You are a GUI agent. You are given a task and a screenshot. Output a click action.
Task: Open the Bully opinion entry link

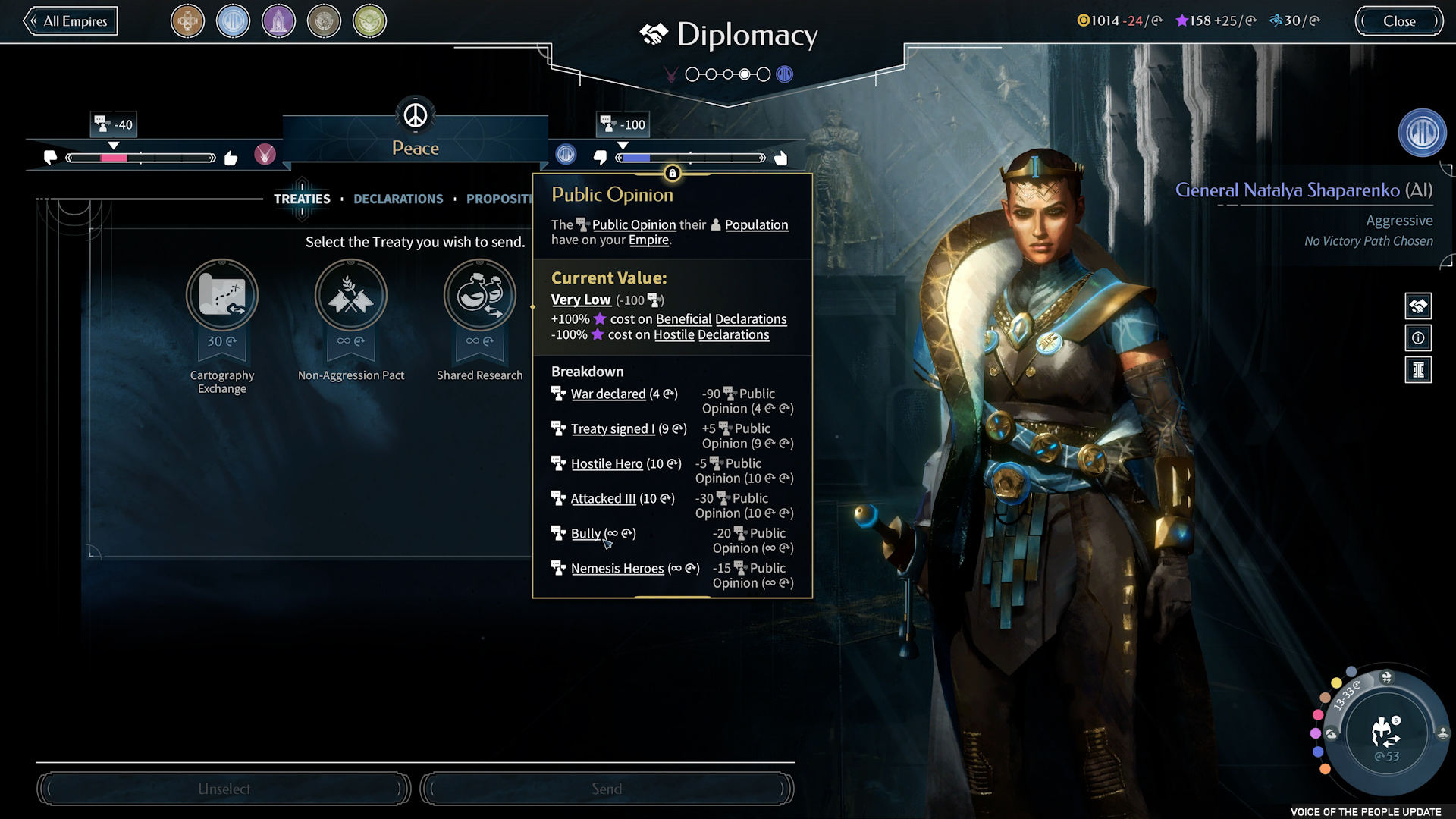585,534
